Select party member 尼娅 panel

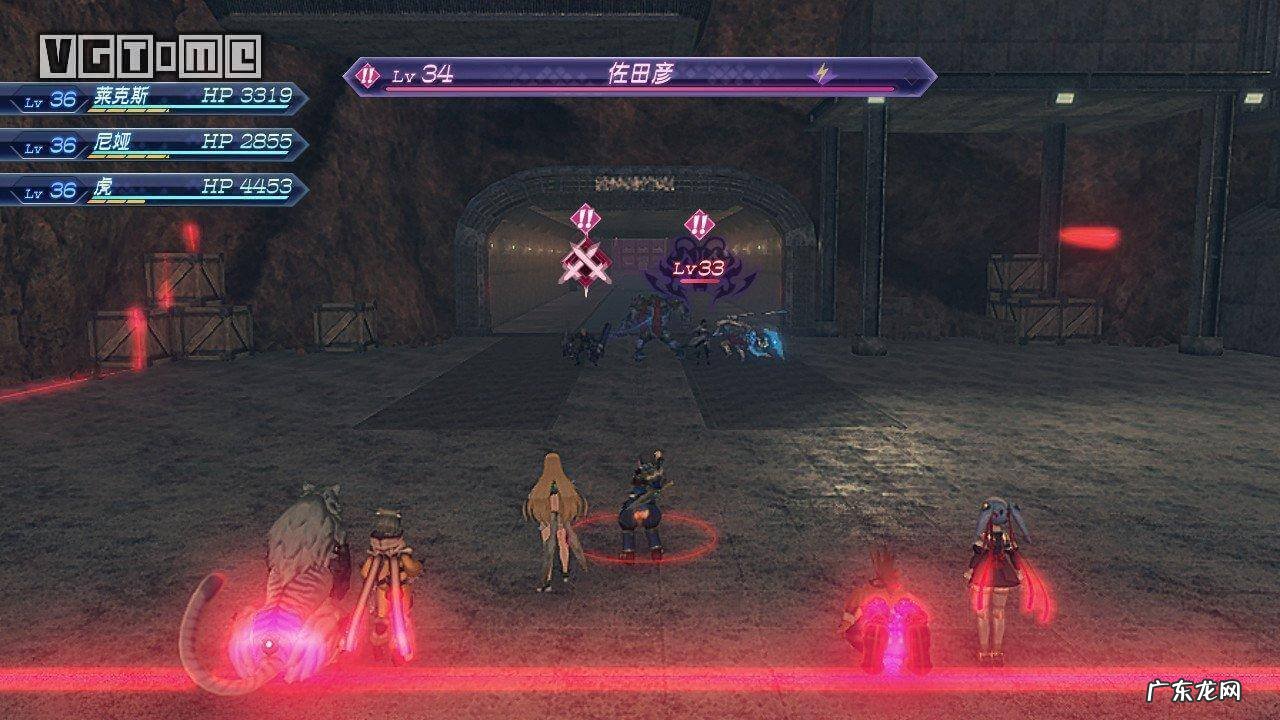click(155, 144)
